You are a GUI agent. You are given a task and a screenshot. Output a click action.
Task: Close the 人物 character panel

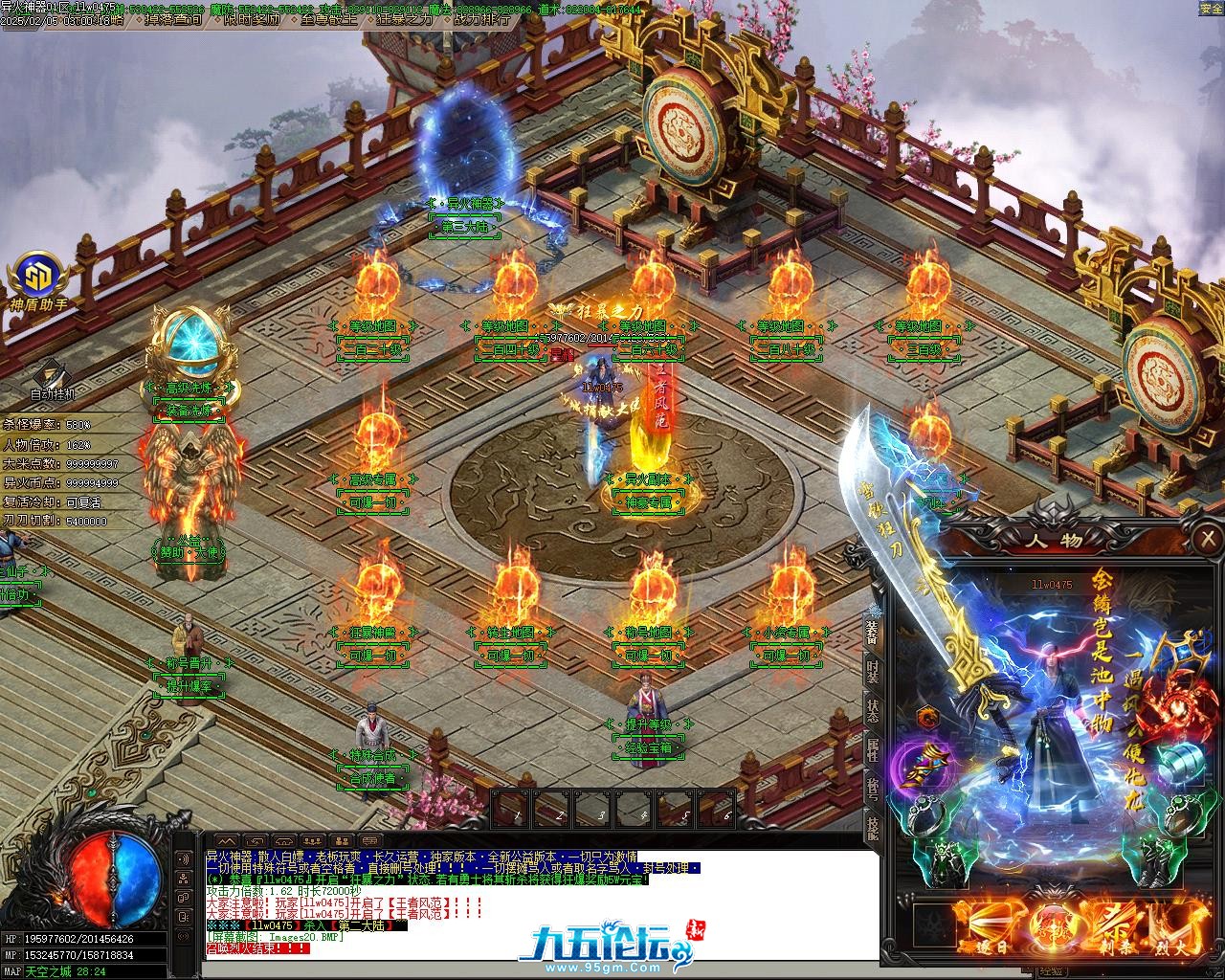tap(1209, 542)
